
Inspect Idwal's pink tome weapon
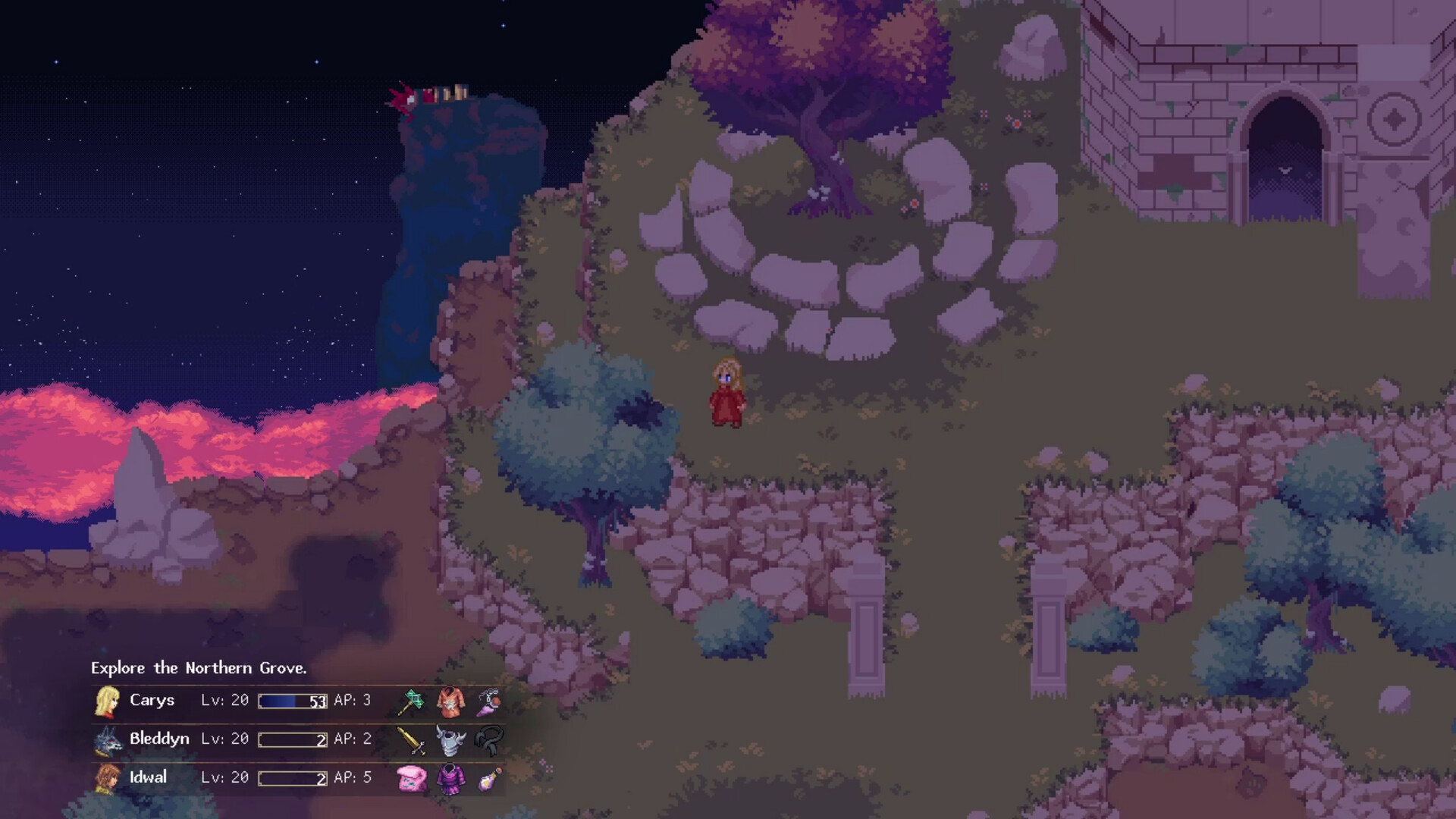[411, 779]
